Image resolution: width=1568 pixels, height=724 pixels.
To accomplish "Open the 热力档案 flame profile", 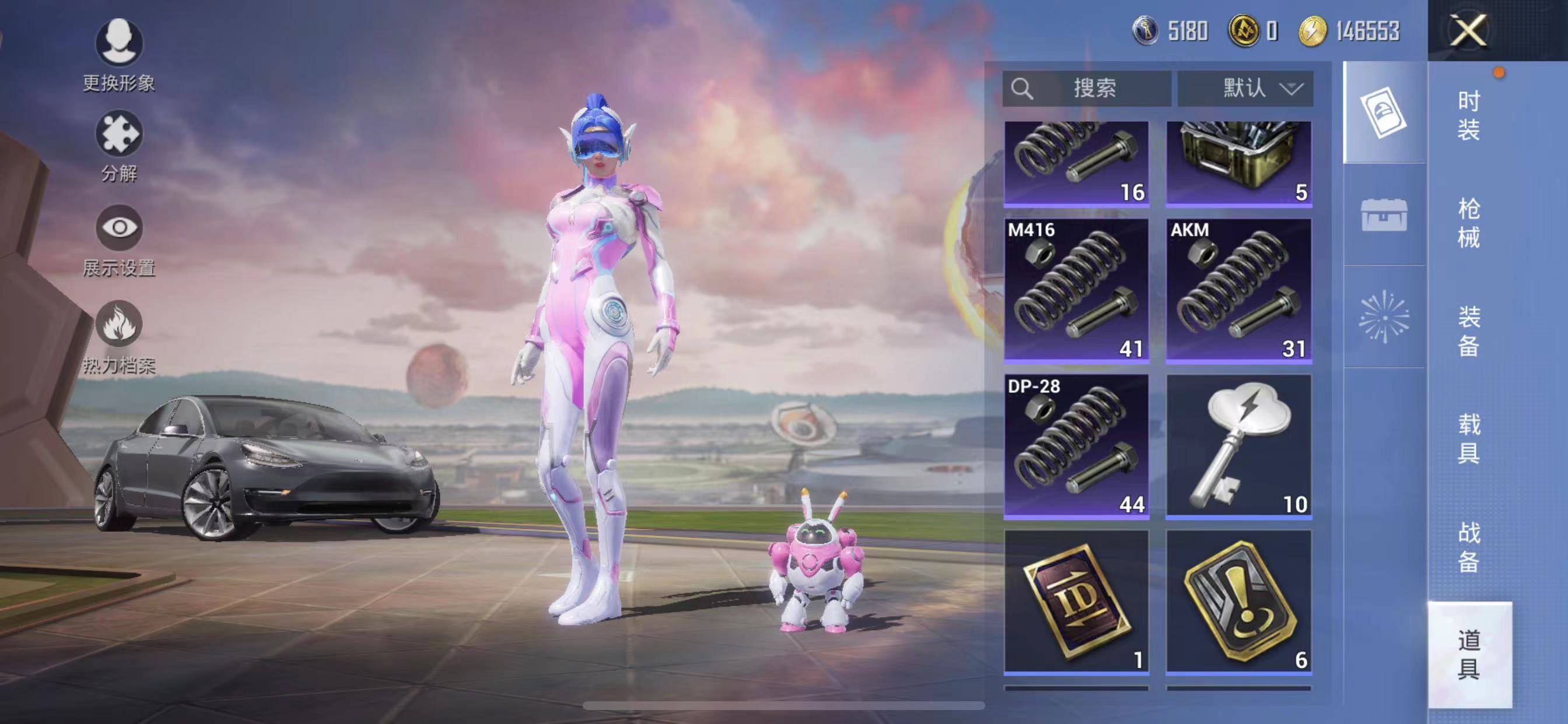I will (120, 336).
